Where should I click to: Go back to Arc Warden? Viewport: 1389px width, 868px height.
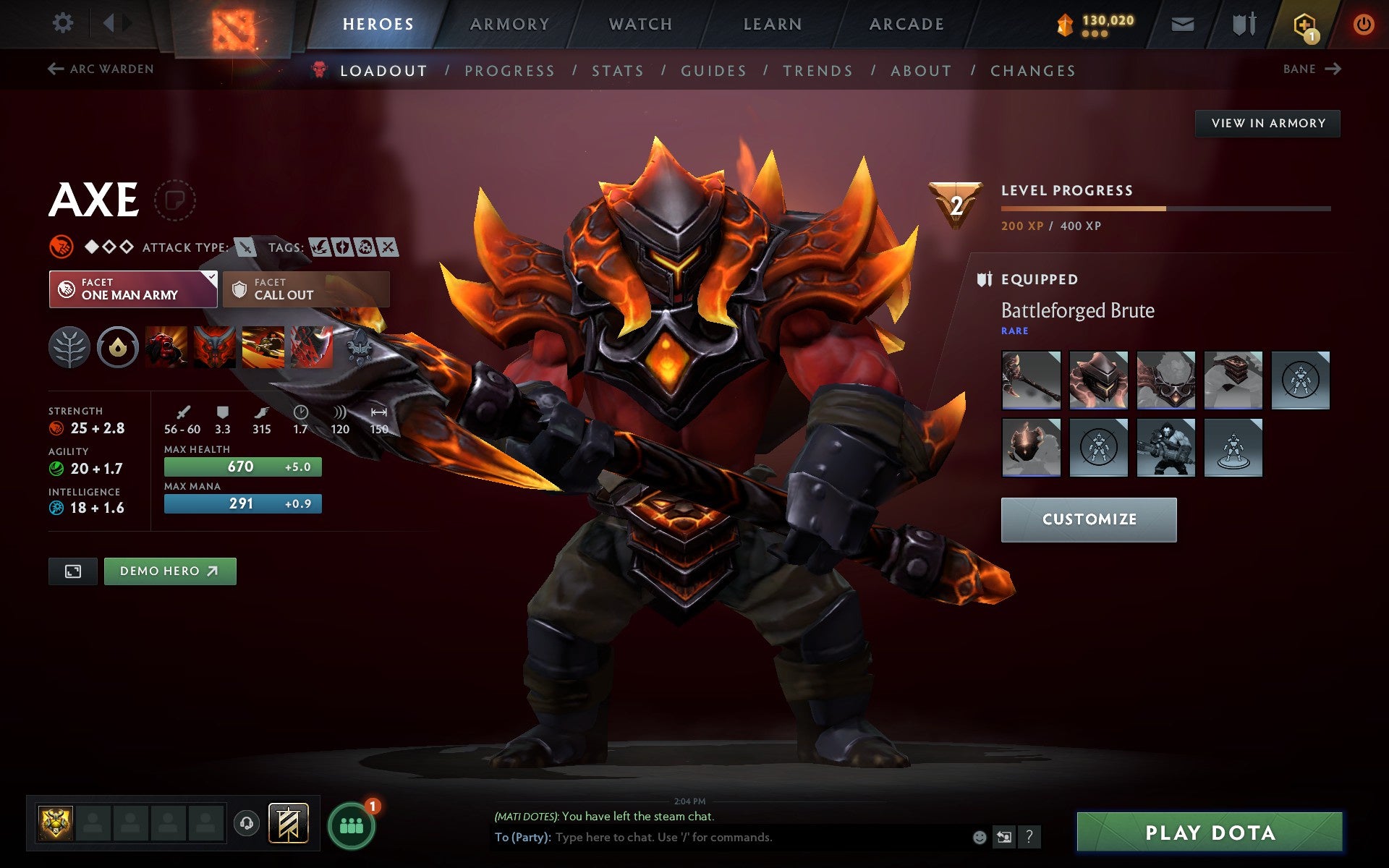pyautogui.click(x=101, y=69)
